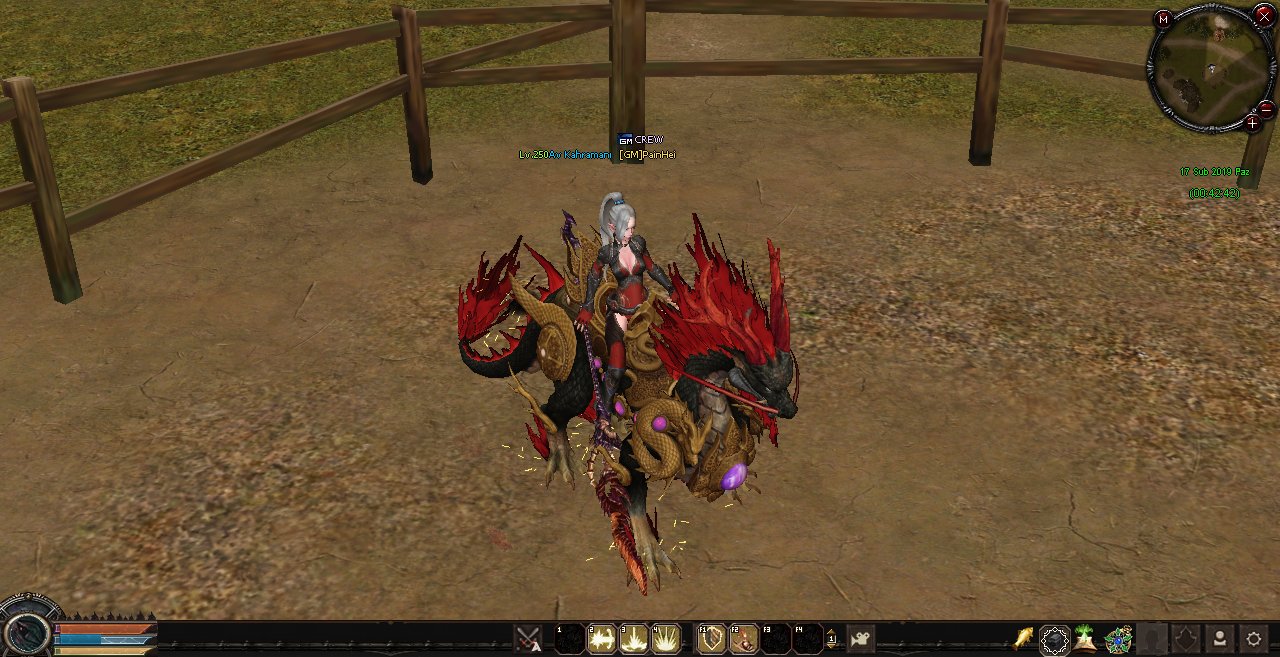Use the skill in quickslot 3

(634, 638)
